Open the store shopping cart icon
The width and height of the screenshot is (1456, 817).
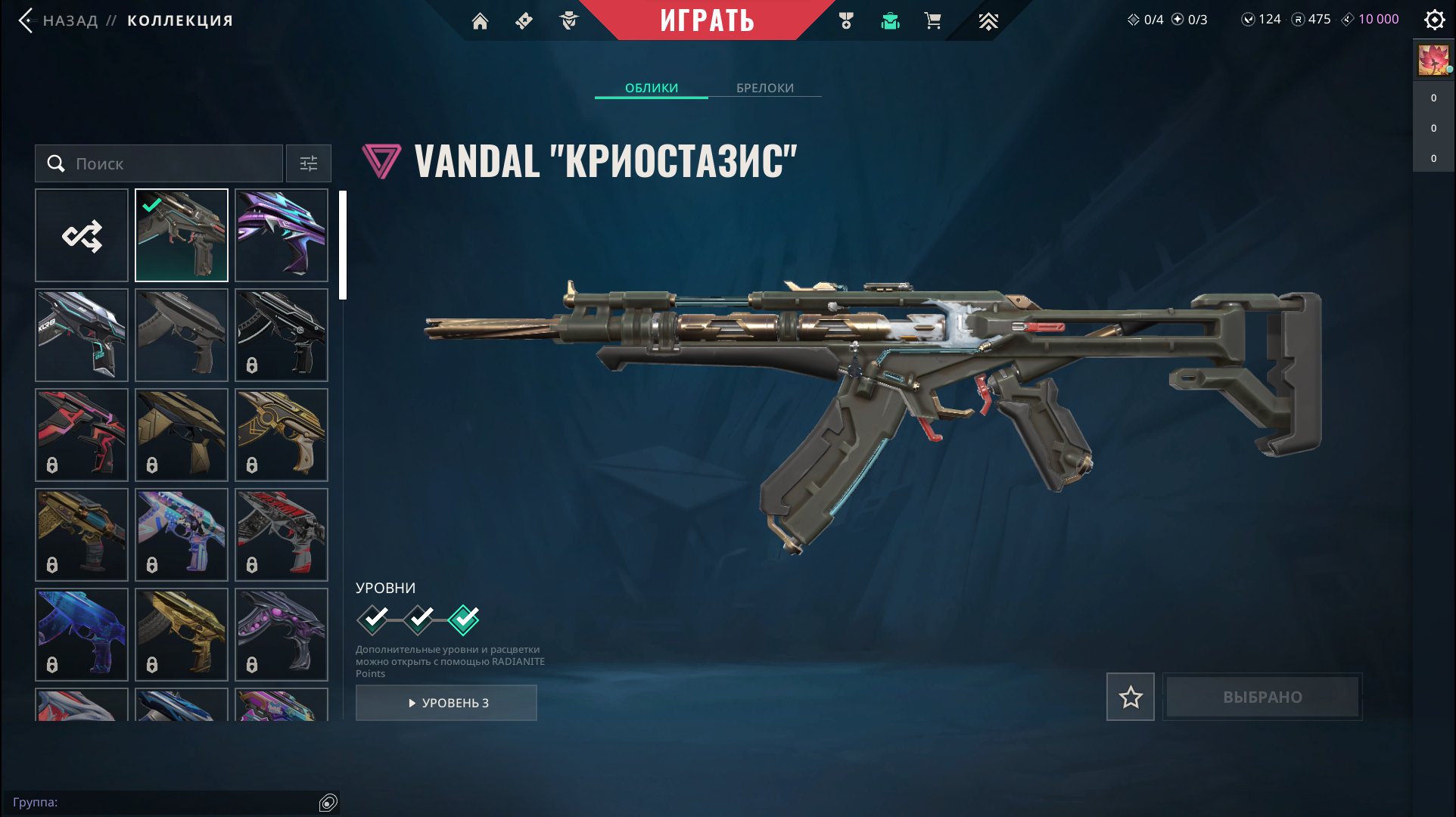click(932, 21)
